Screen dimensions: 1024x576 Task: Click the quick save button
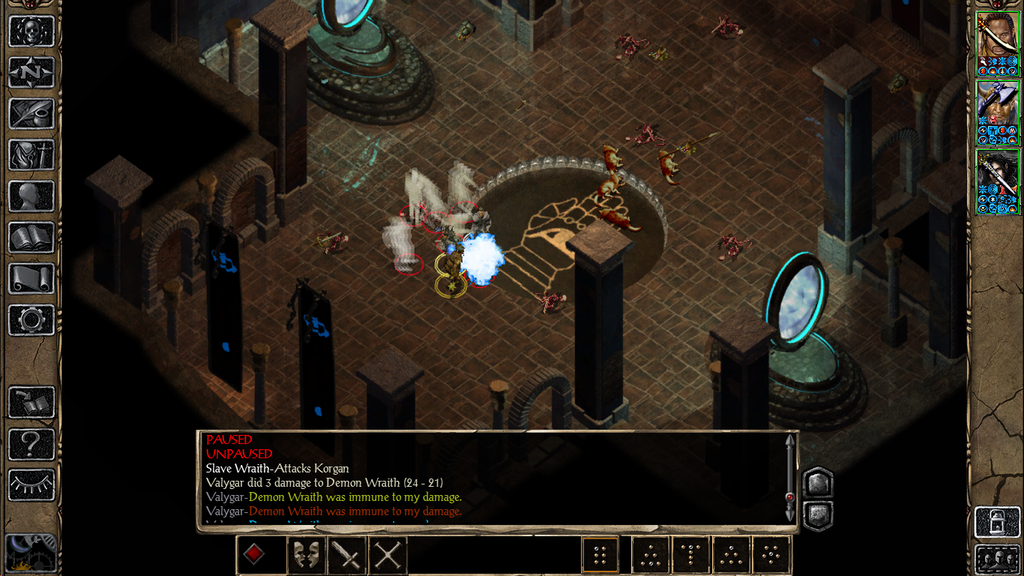pos(31,402)
